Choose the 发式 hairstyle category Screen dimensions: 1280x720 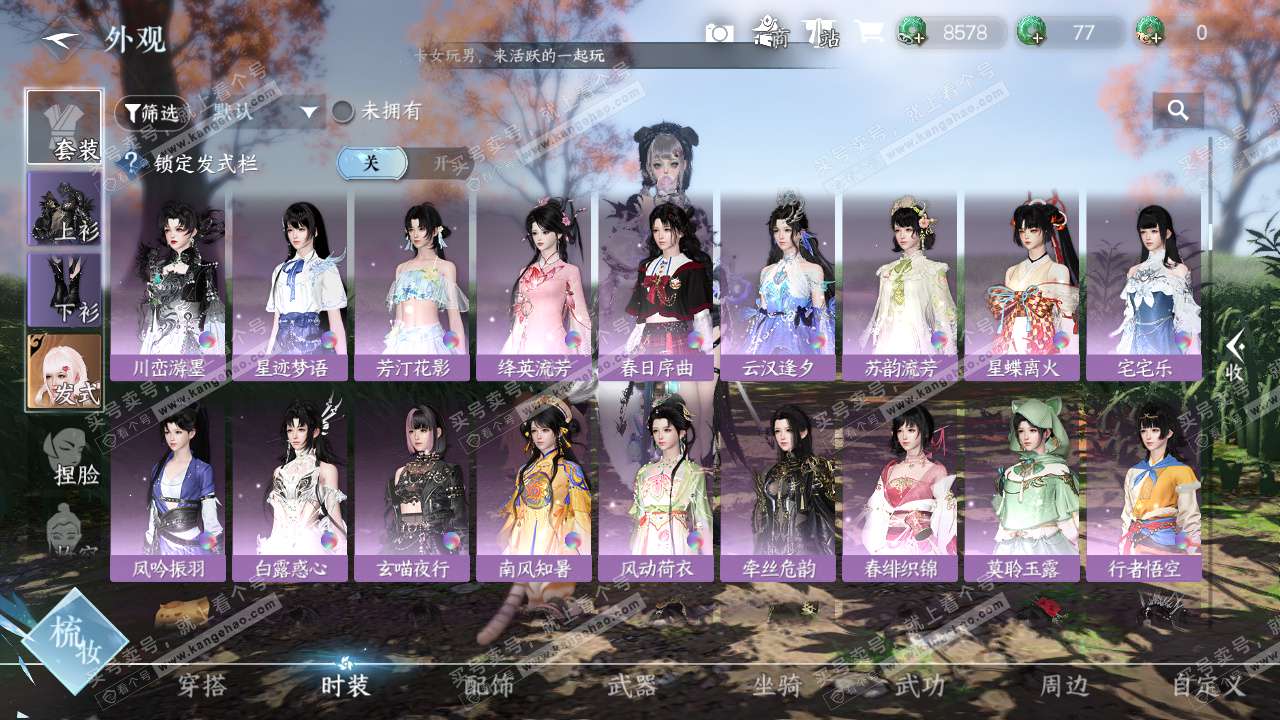(x=65, y=371)
